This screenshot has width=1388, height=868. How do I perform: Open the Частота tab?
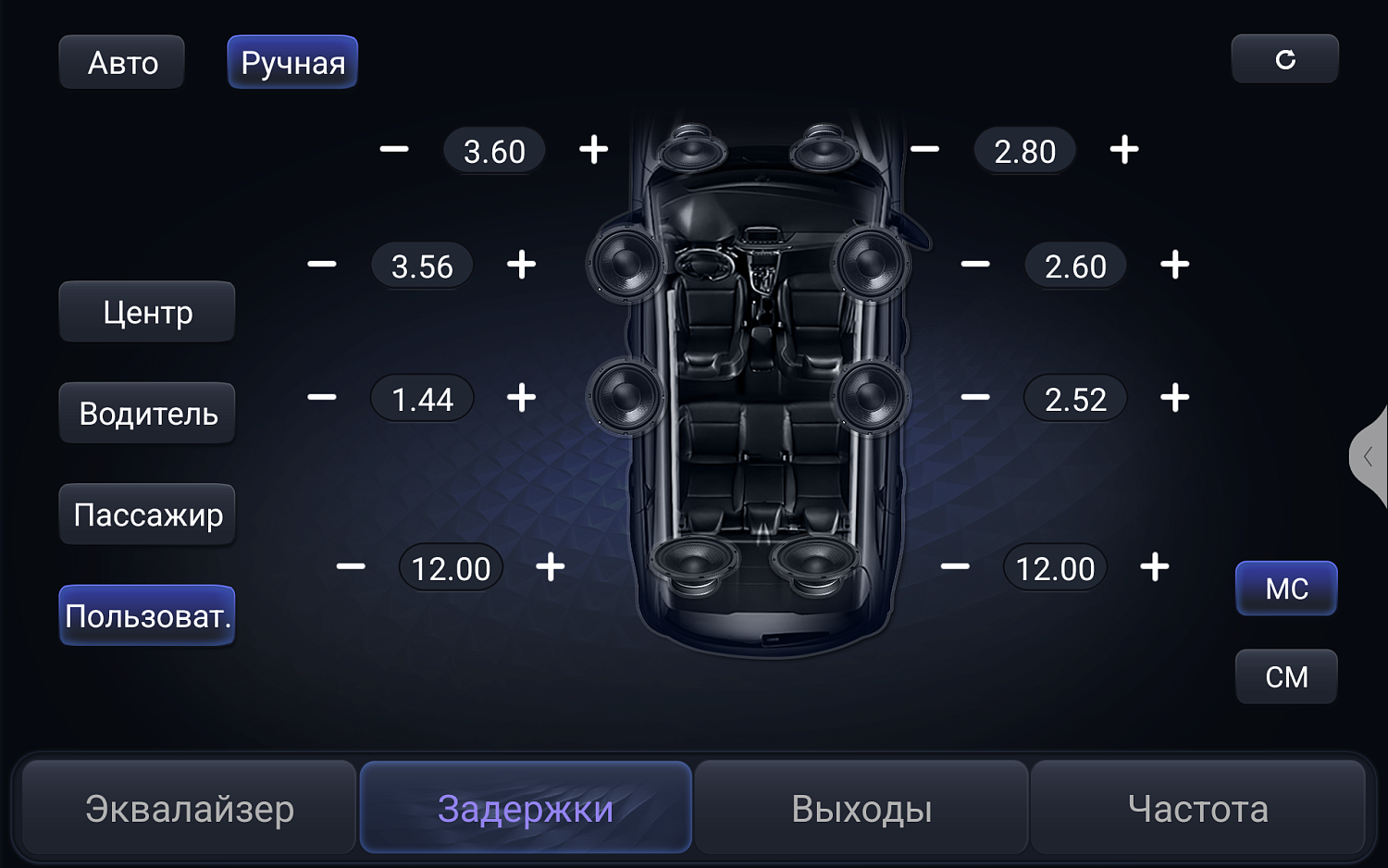click(1197, 807)
